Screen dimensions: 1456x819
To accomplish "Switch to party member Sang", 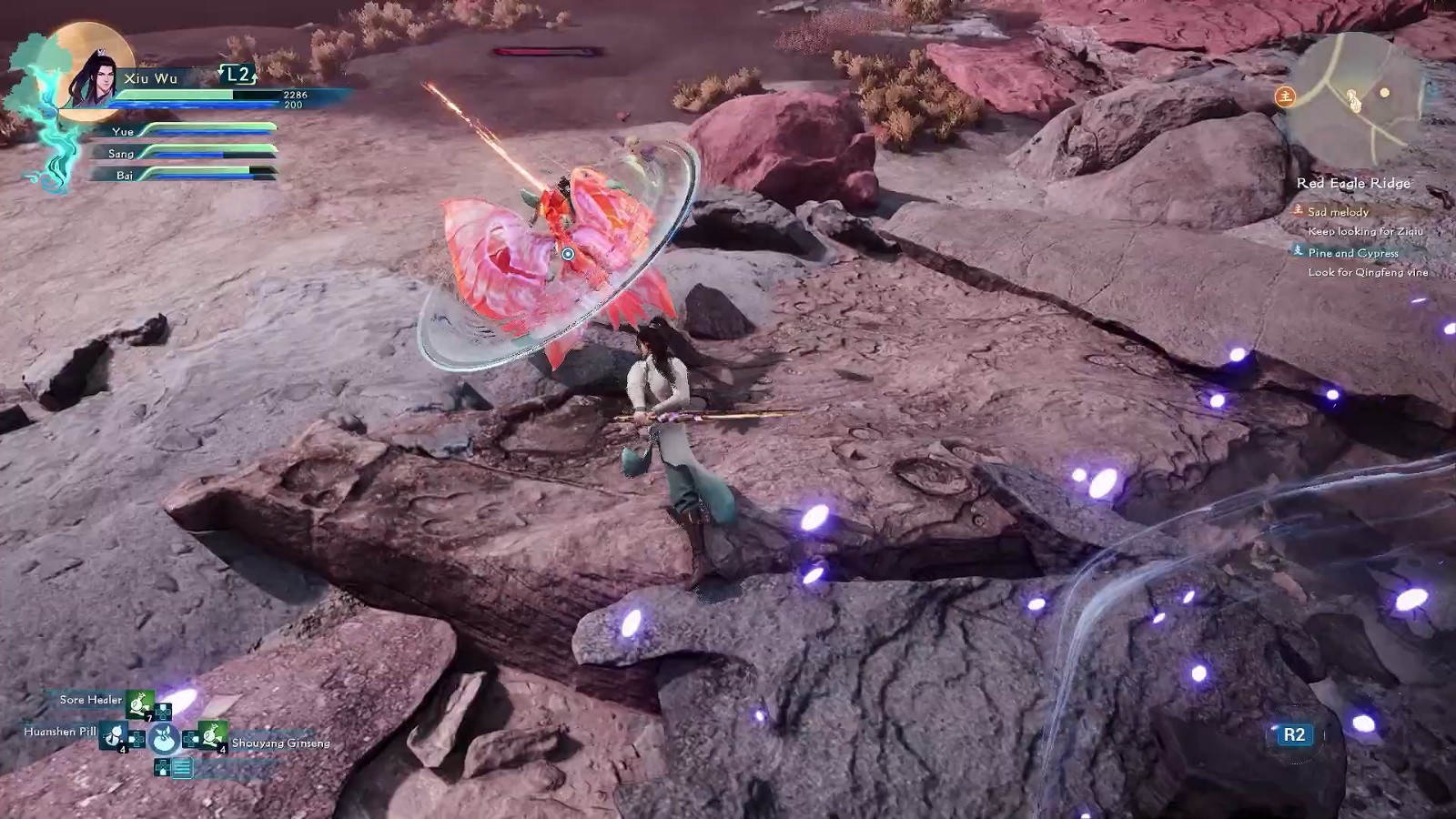I will (121, 154).
